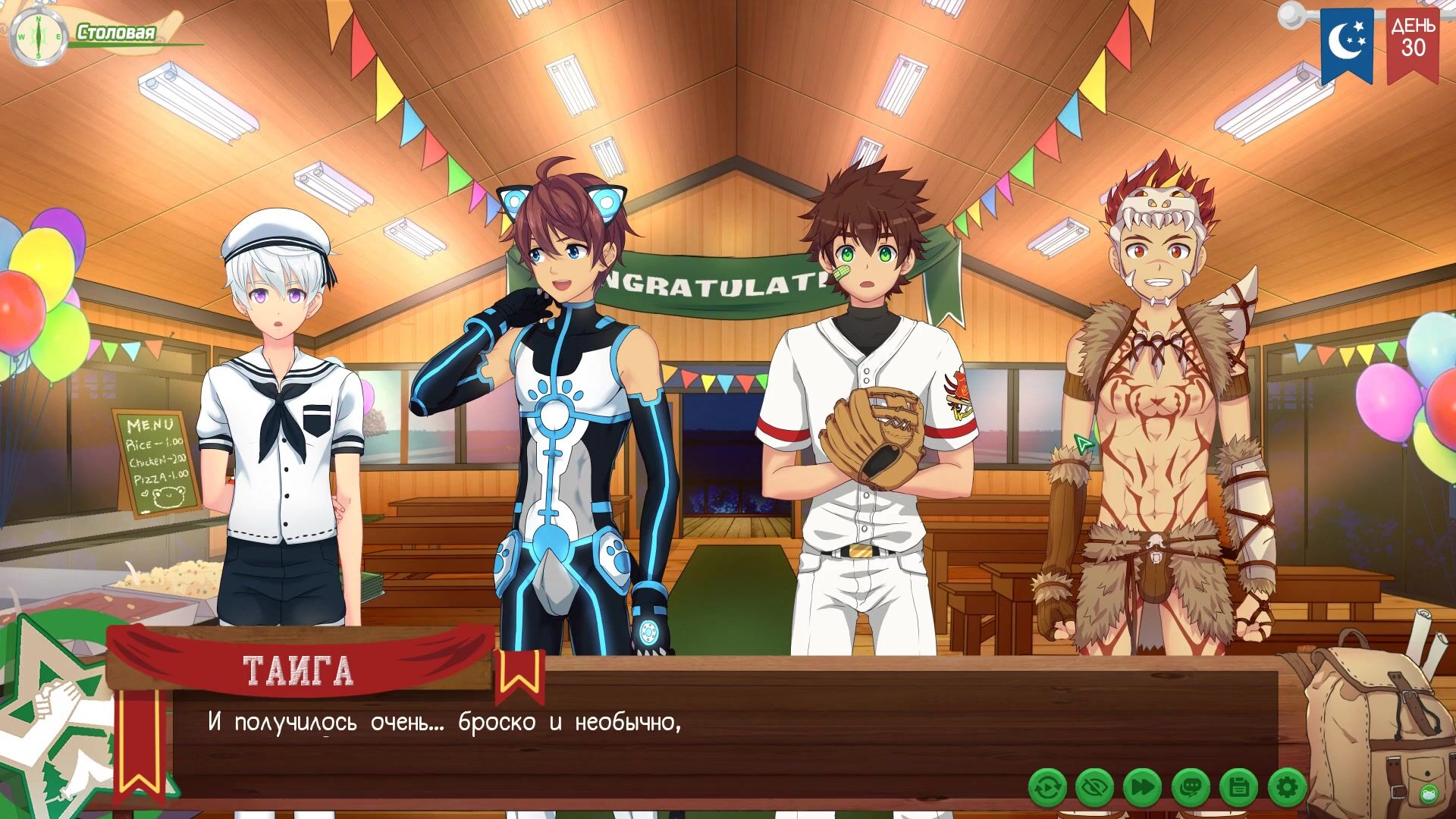Image resolution: width=1456 pixels, height=819 pixels.
Task: Open settings via the gear icon
Action: pyautogui.click(x=1286, y=789)
